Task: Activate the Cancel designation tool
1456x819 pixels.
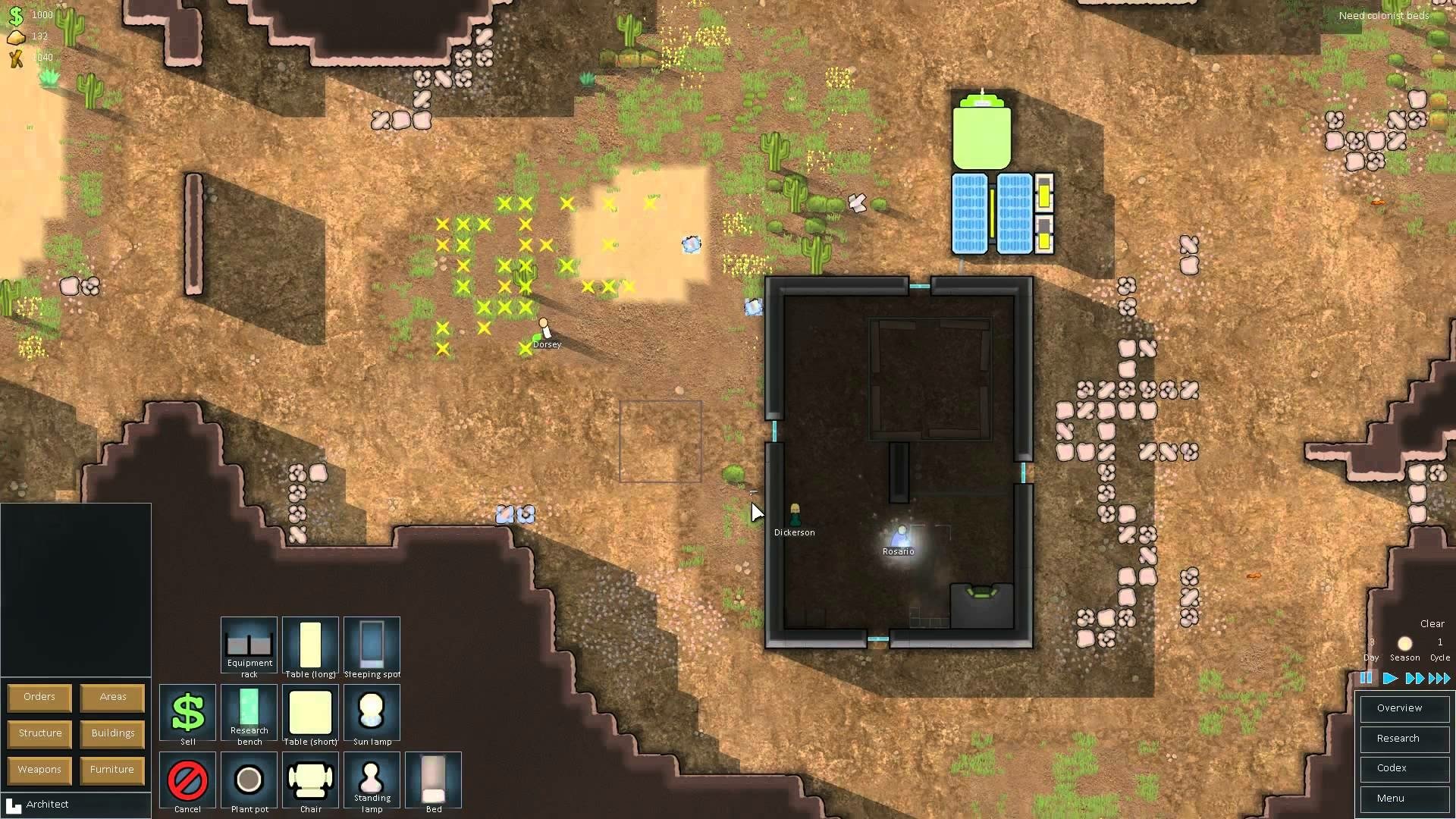Action: pyautogui.click(x=187, y=780)
